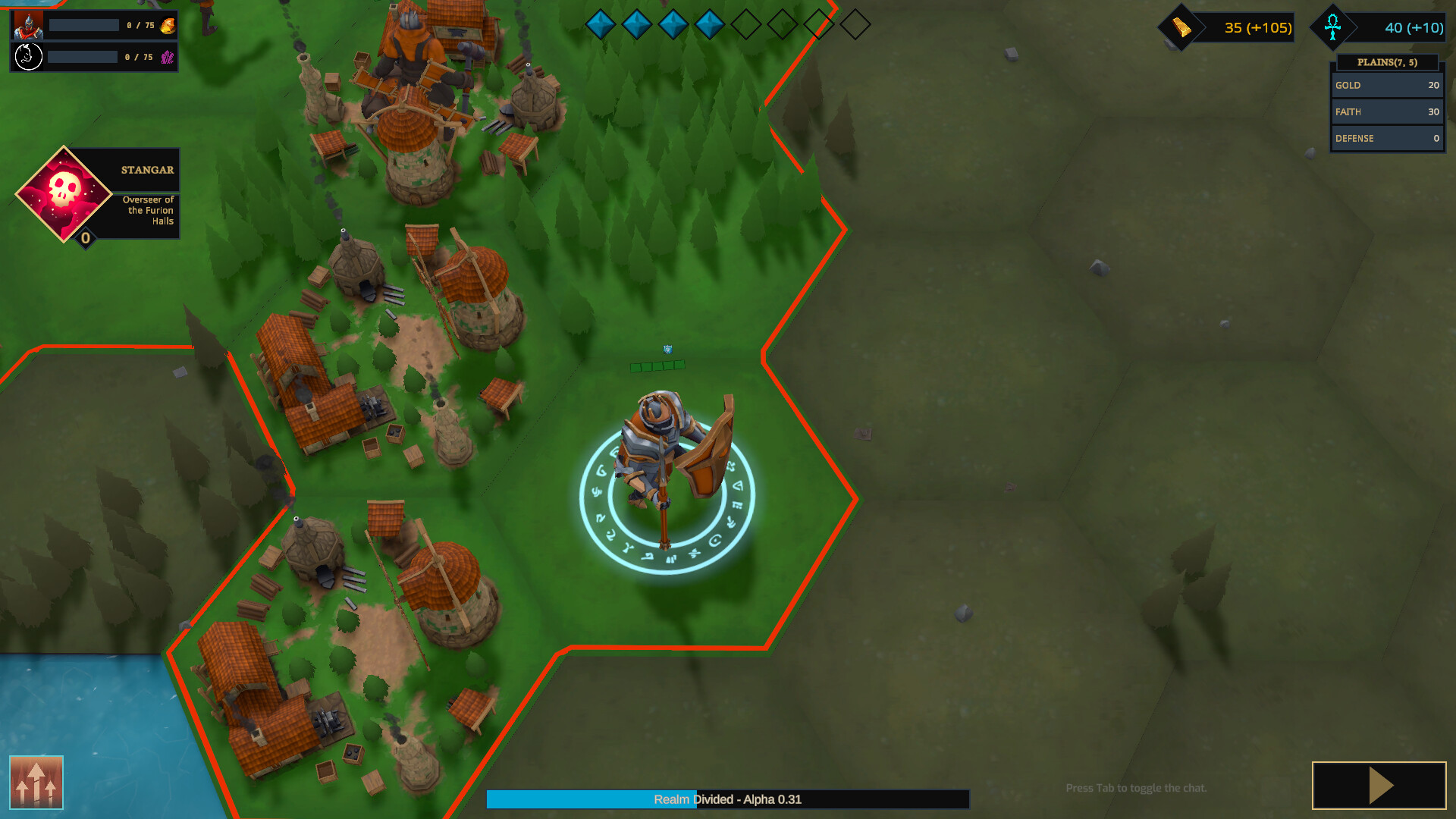Toggle the fourth blue diamond in the row
This screenshot has height=819, width=1456.
point(711,24)
